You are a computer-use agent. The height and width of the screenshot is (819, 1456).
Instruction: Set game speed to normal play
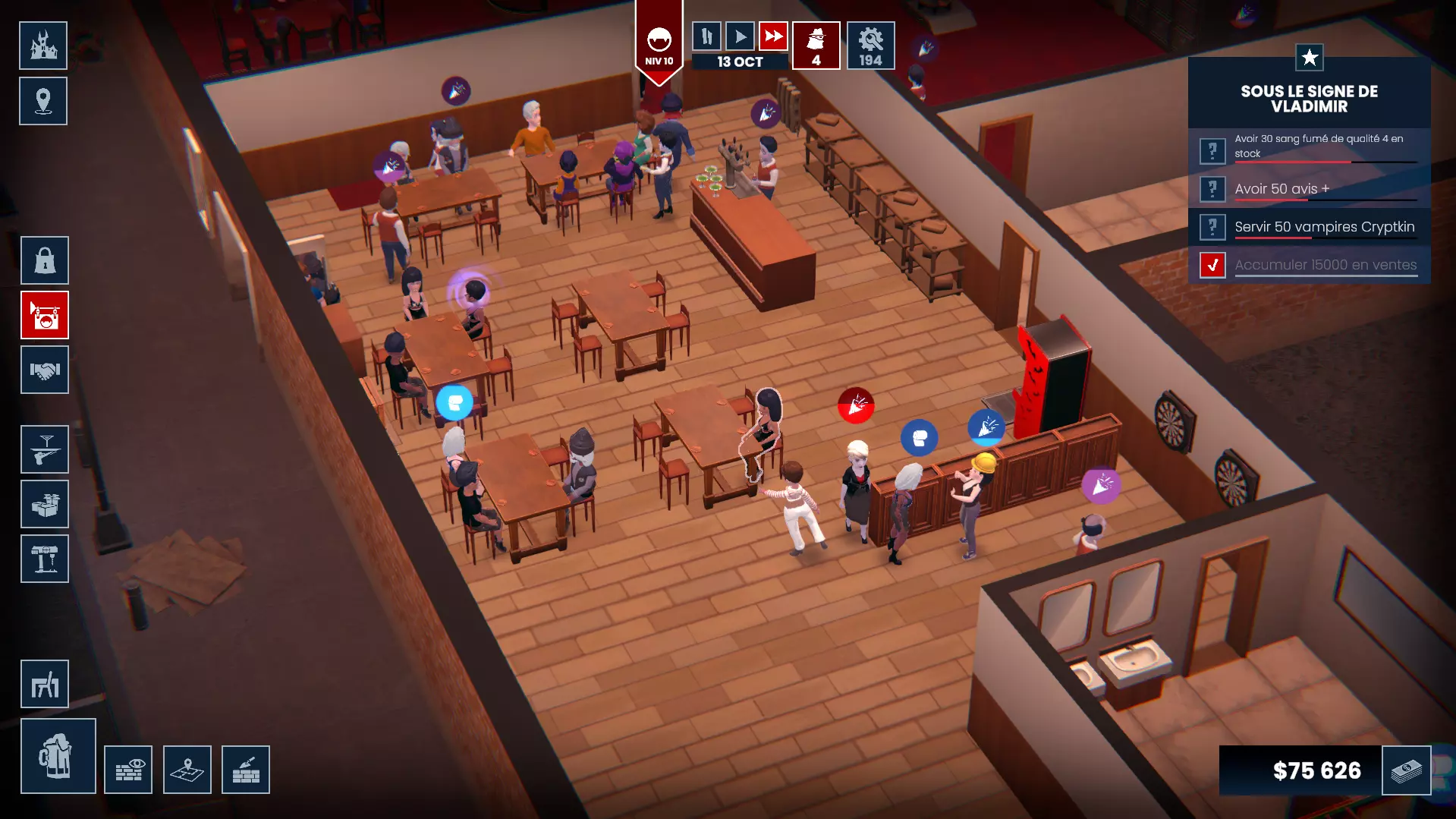click(740, 36)
